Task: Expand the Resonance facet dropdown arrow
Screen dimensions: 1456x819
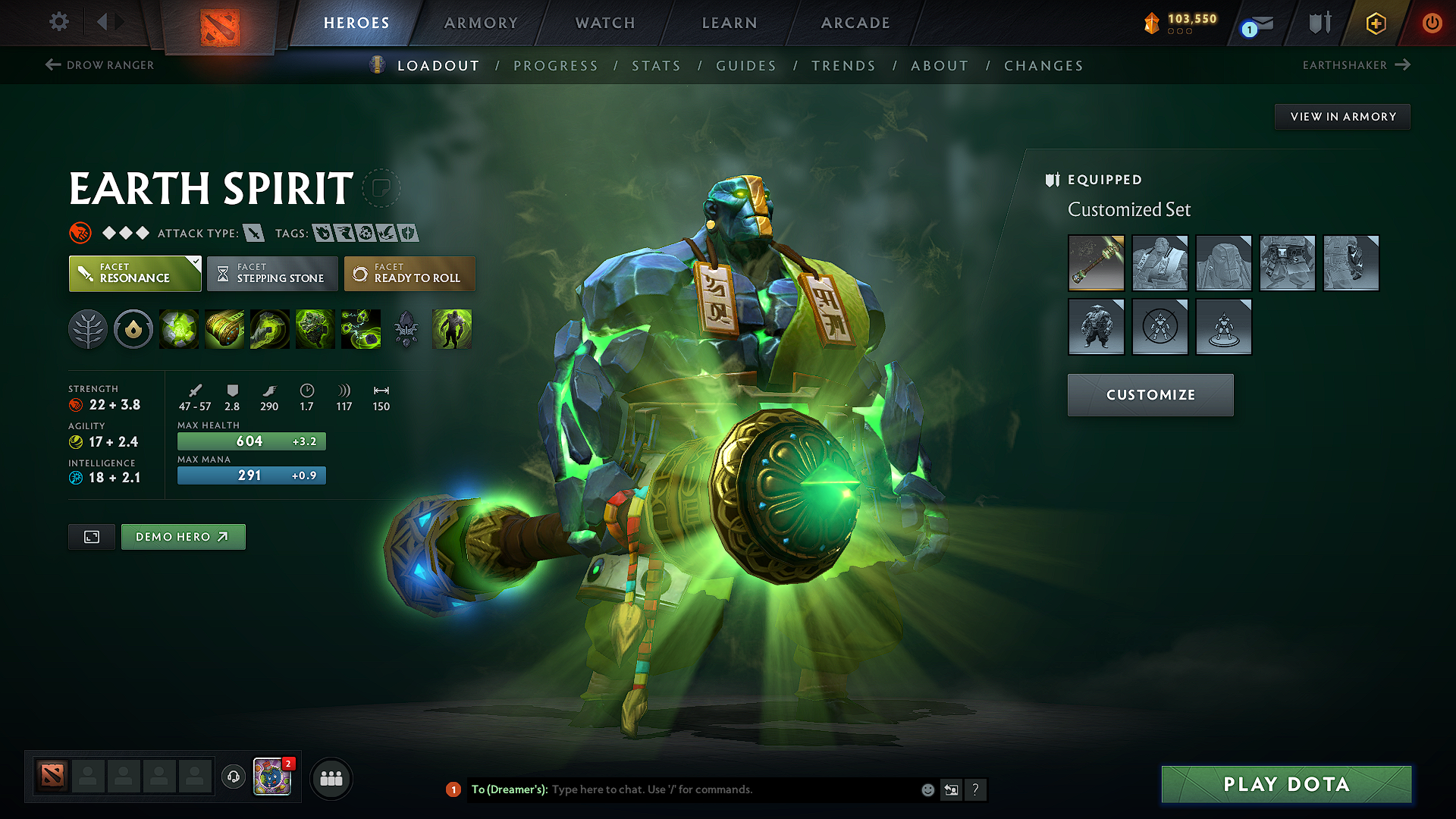Action: tap(195, 261)
